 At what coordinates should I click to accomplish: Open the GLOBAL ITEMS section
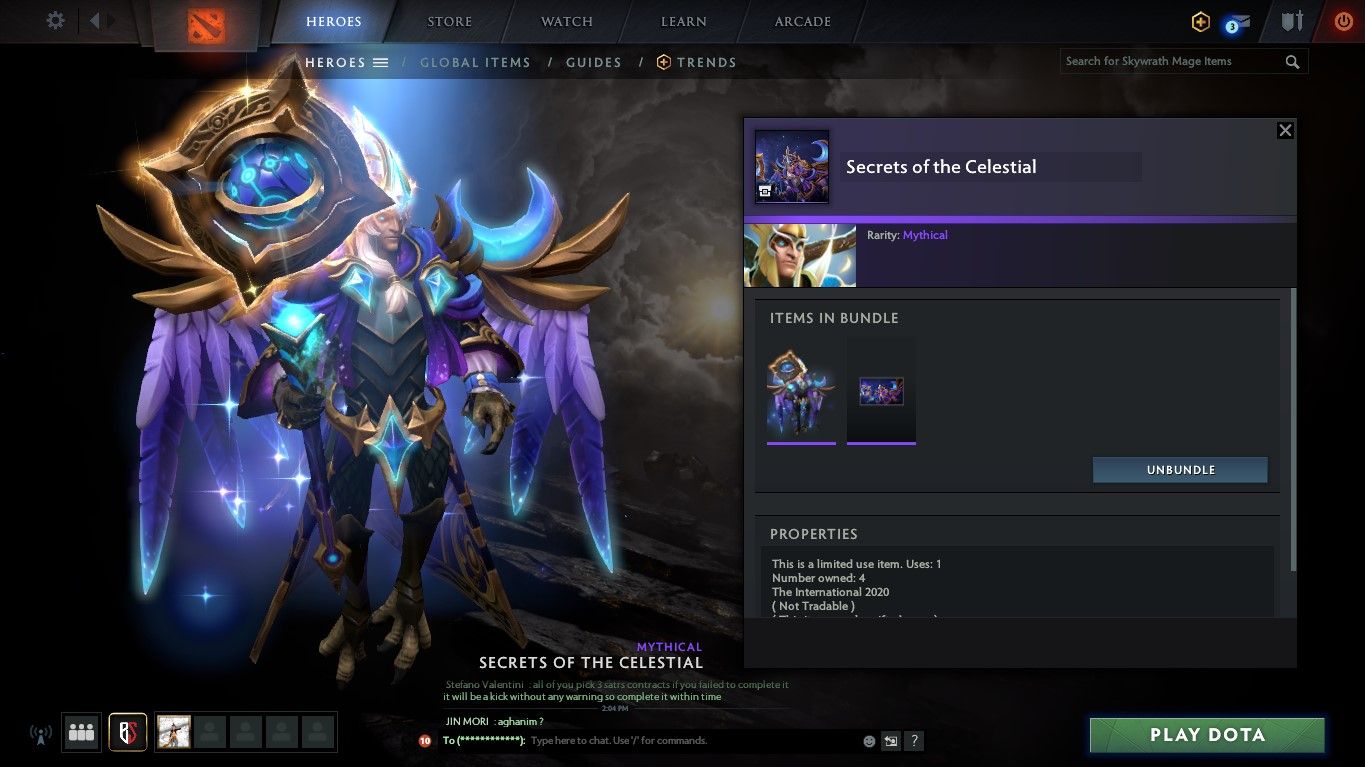(475, 62)
